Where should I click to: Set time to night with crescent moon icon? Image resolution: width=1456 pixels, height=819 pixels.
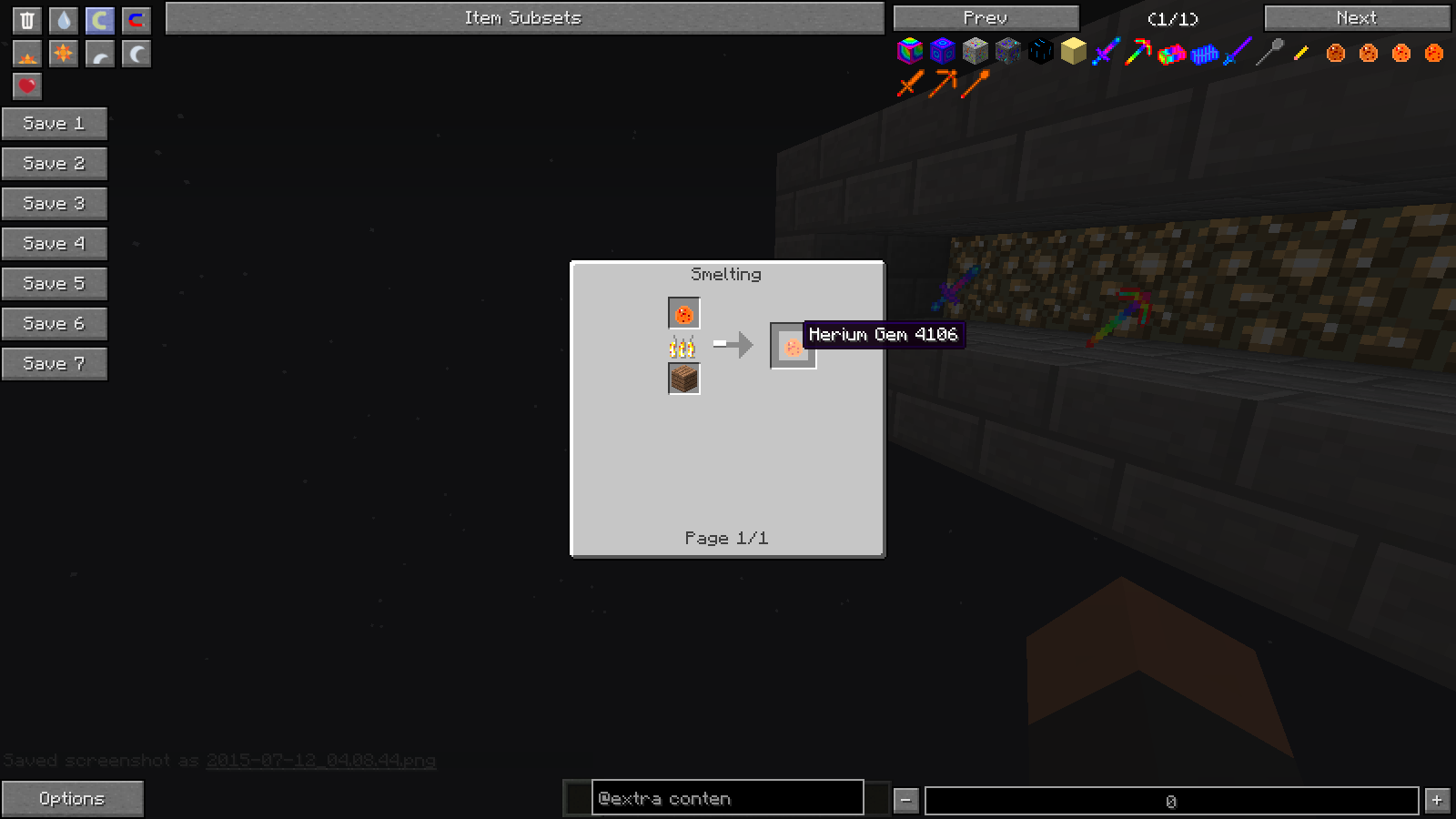[x=136, y=54]
